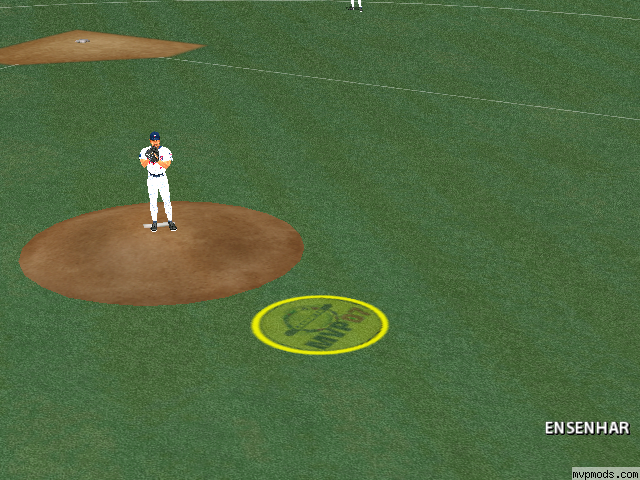Select the ENSENHAR text option
This screenshot has width=640, height=480.
[x=586, y=428]
